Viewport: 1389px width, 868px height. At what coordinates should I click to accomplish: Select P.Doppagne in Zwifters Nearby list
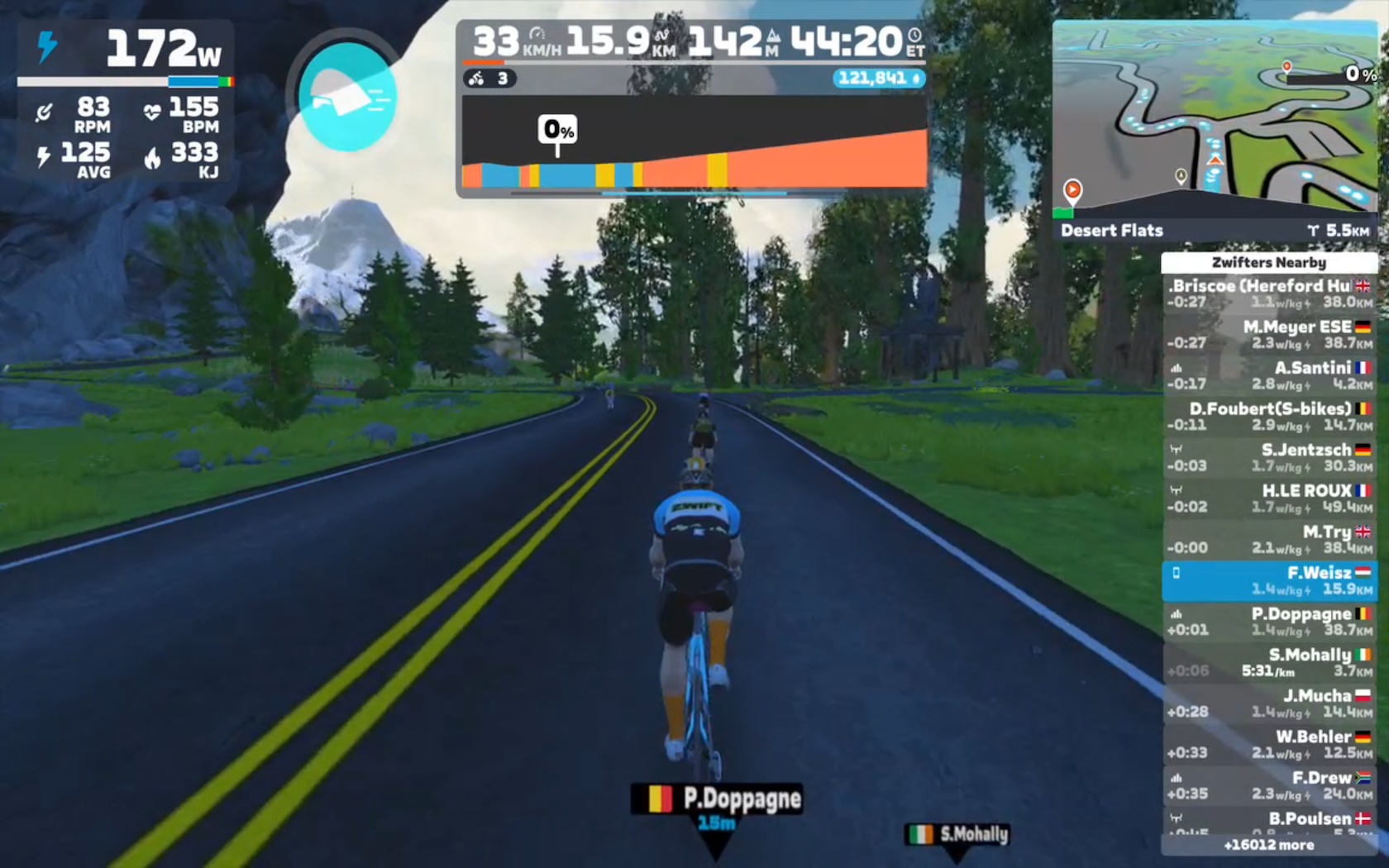point(1269,621)
